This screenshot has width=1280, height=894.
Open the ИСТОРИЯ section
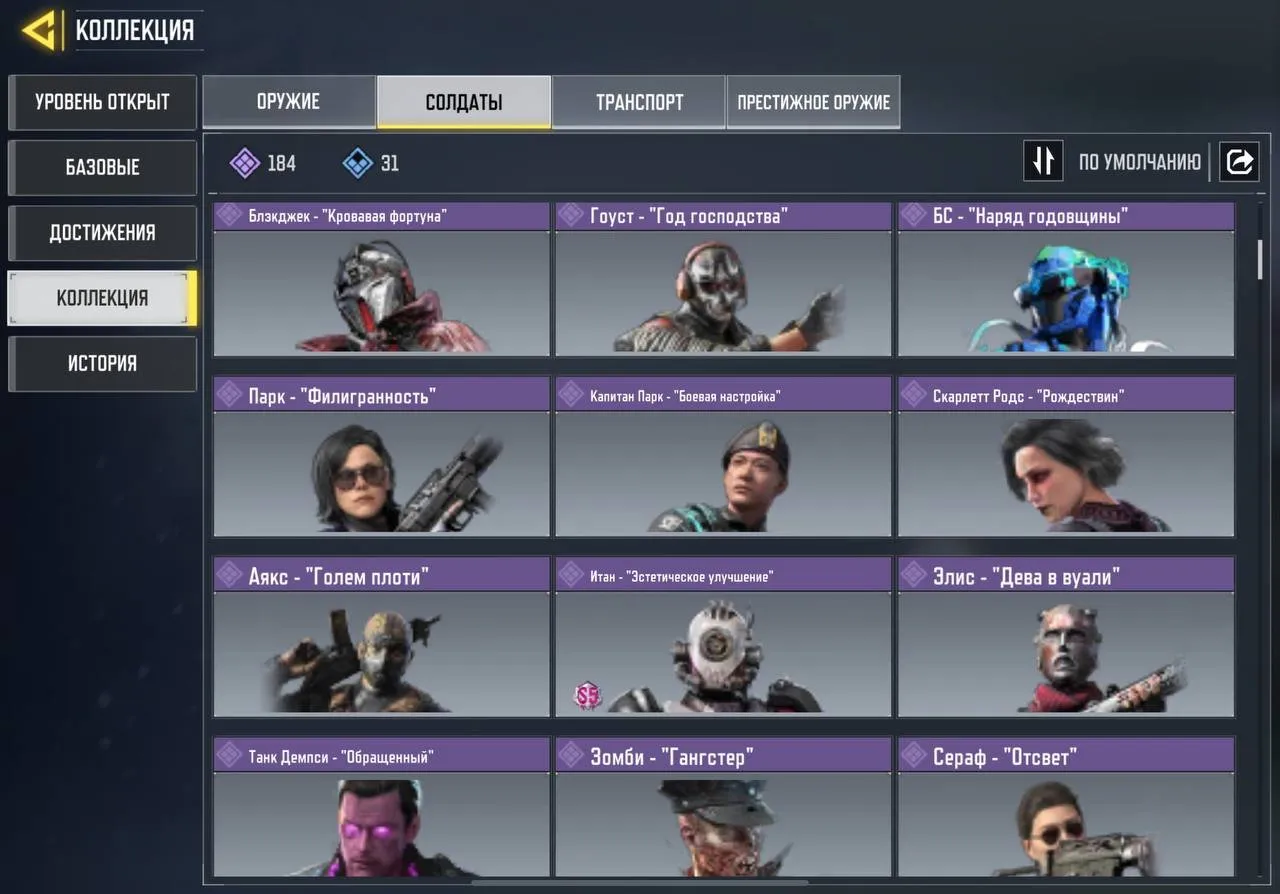100,363
